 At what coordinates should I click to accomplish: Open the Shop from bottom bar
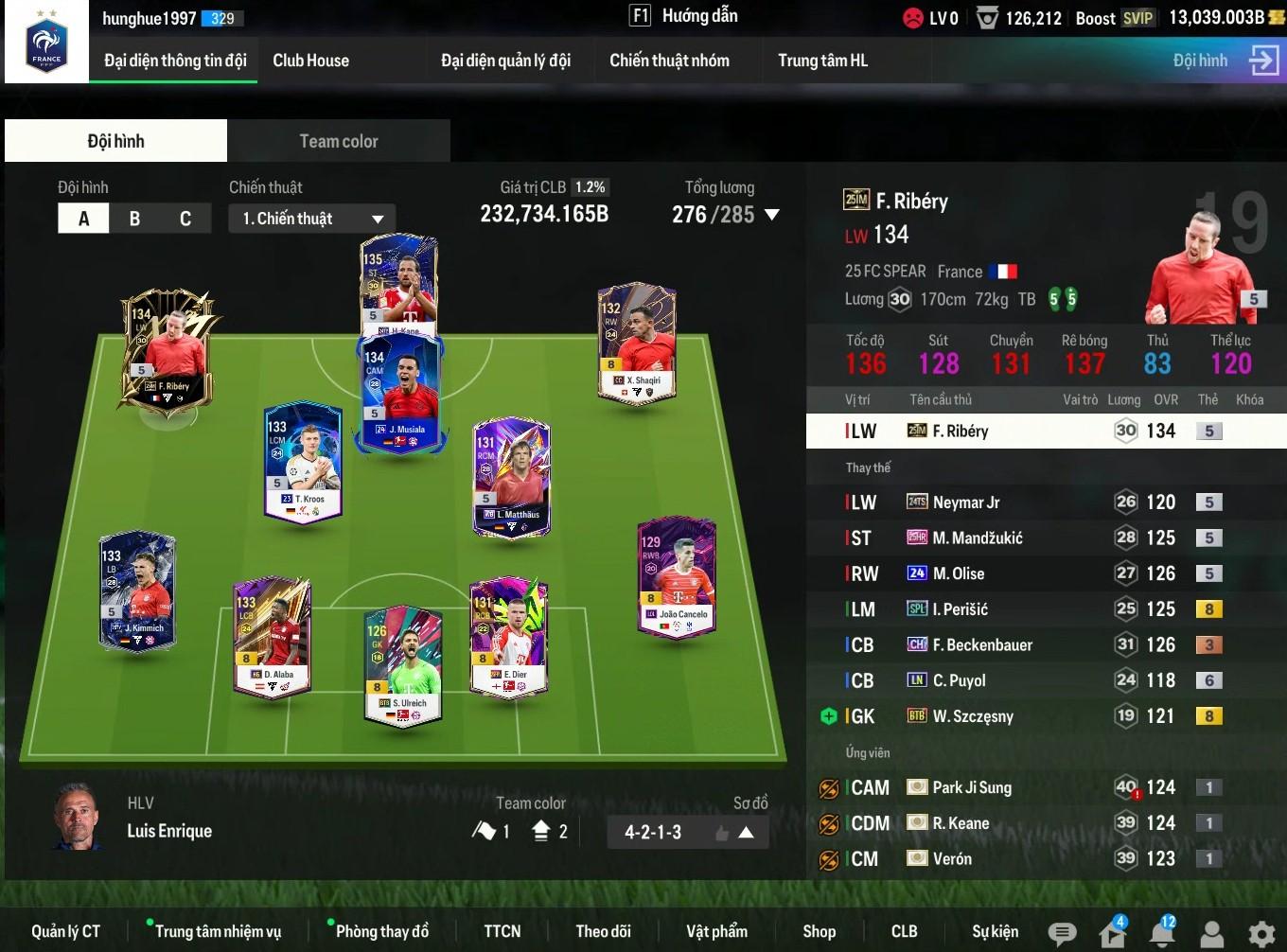(819, 931)
